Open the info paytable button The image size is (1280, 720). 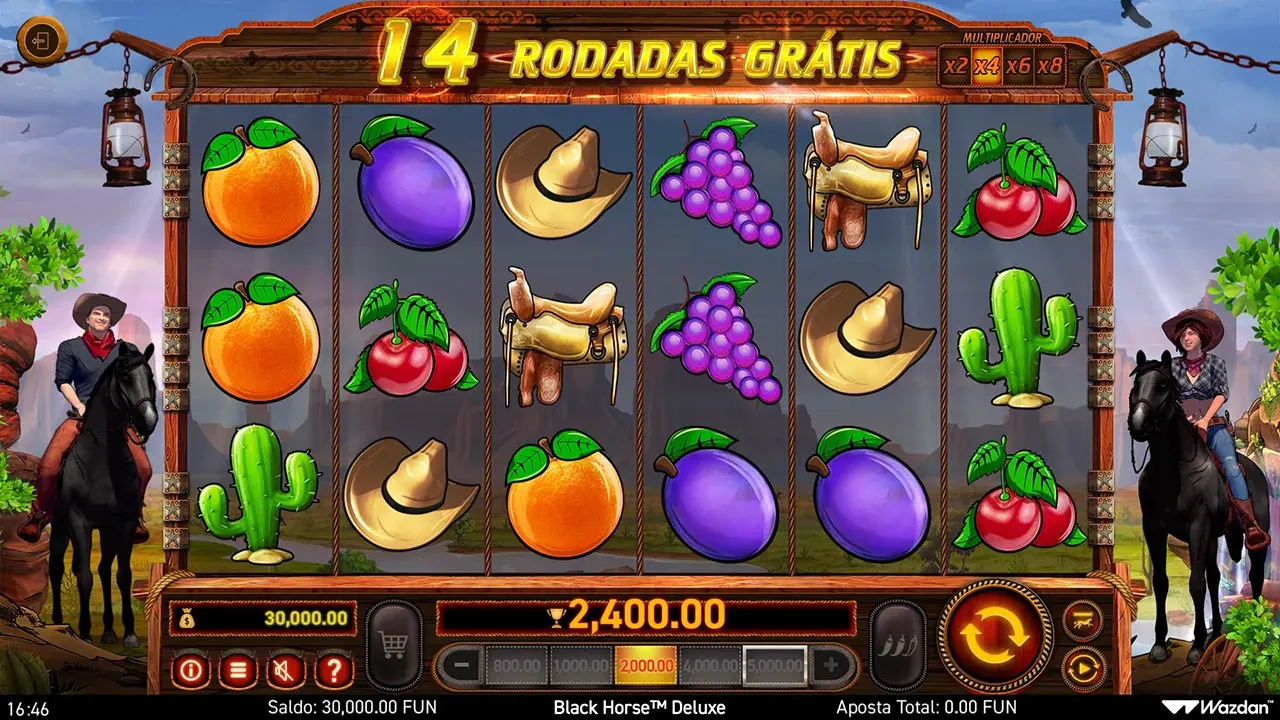(x=190, y=669)
